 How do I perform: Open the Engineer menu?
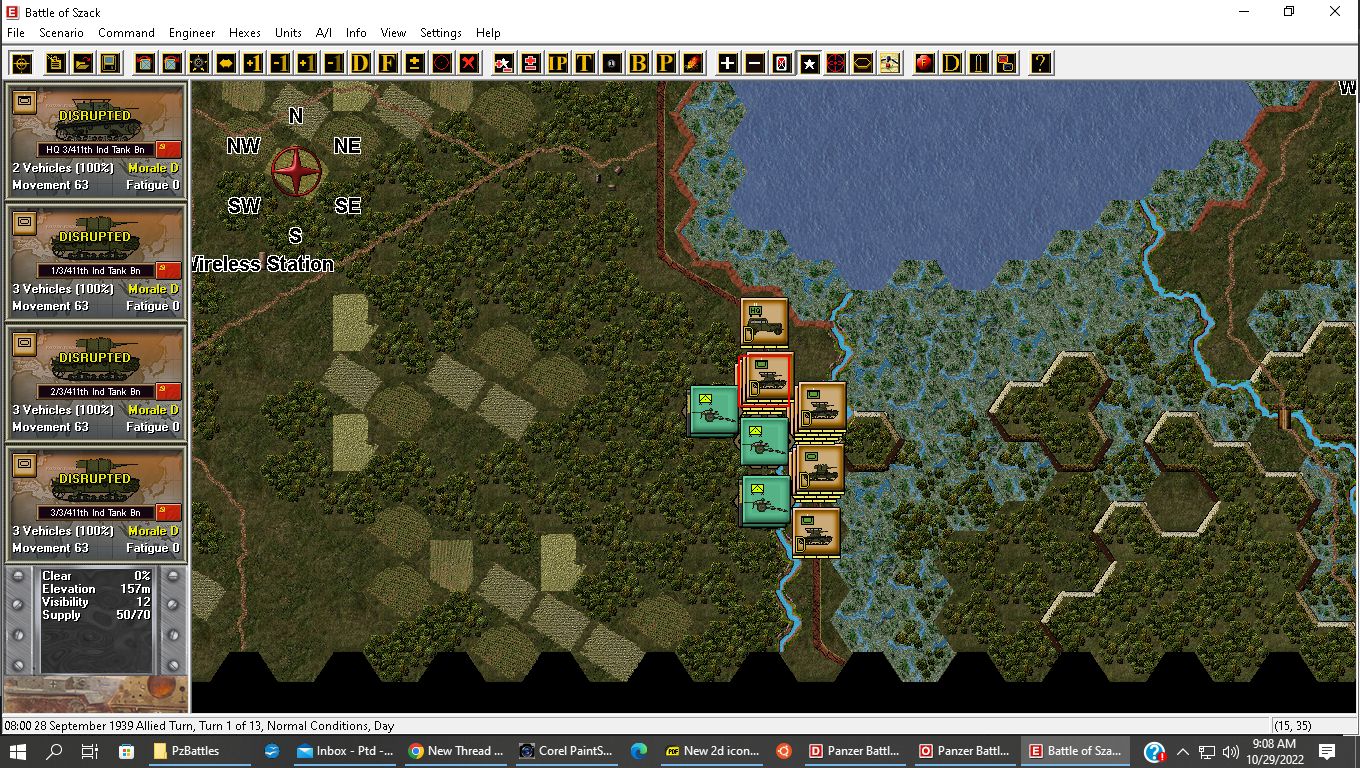(192, 33)
